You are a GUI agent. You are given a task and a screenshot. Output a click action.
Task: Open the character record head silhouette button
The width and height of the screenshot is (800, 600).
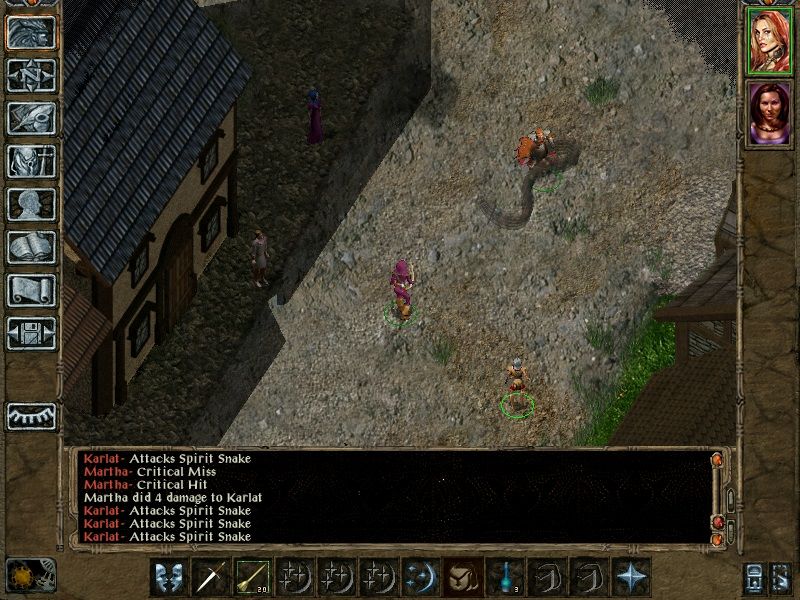pyautogui.click(x=31, y=204)
